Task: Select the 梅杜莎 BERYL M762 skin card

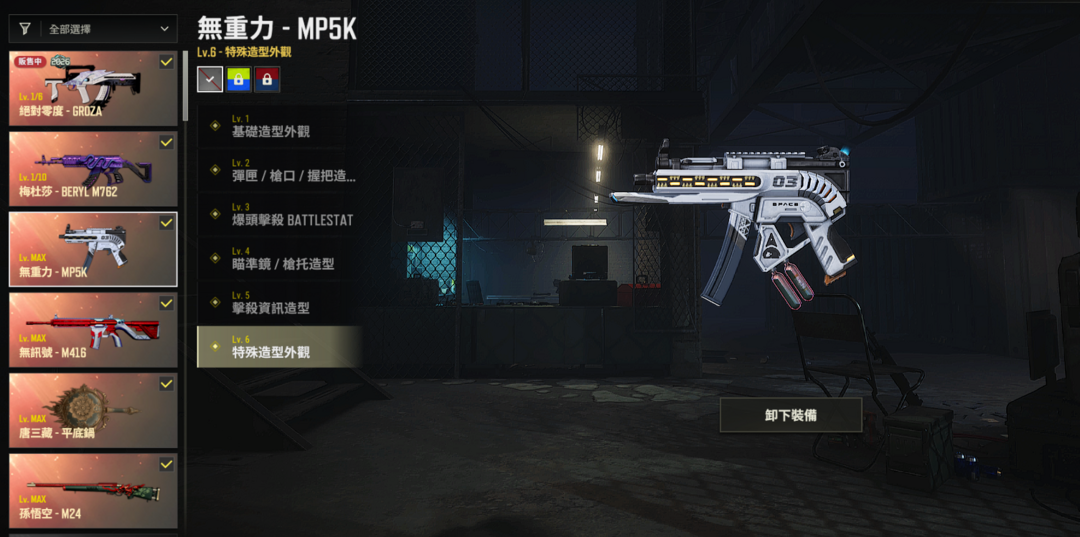Action: 92,169
